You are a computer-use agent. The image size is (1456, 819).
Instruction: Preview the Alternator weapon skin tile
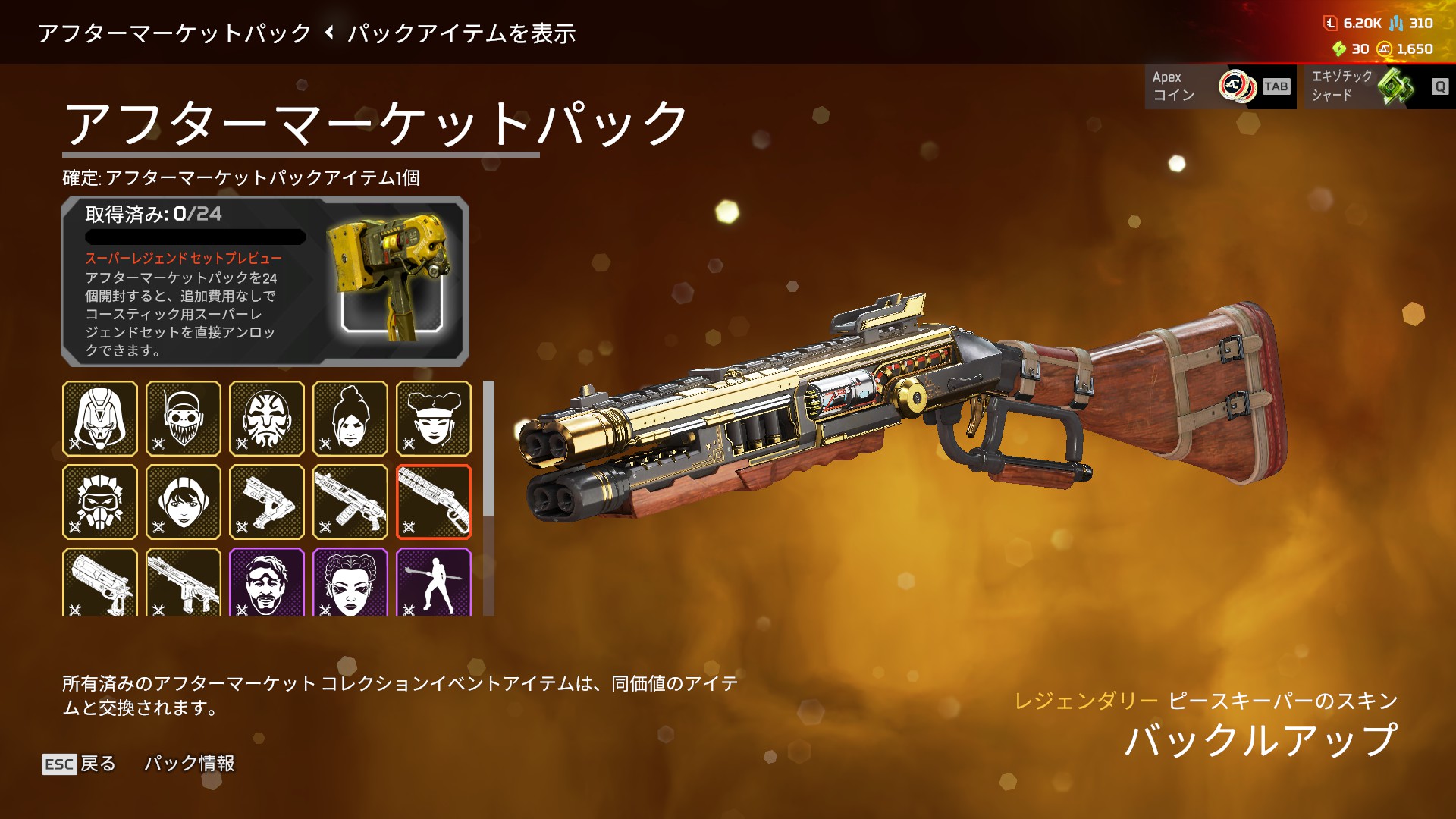coord(267,502)
